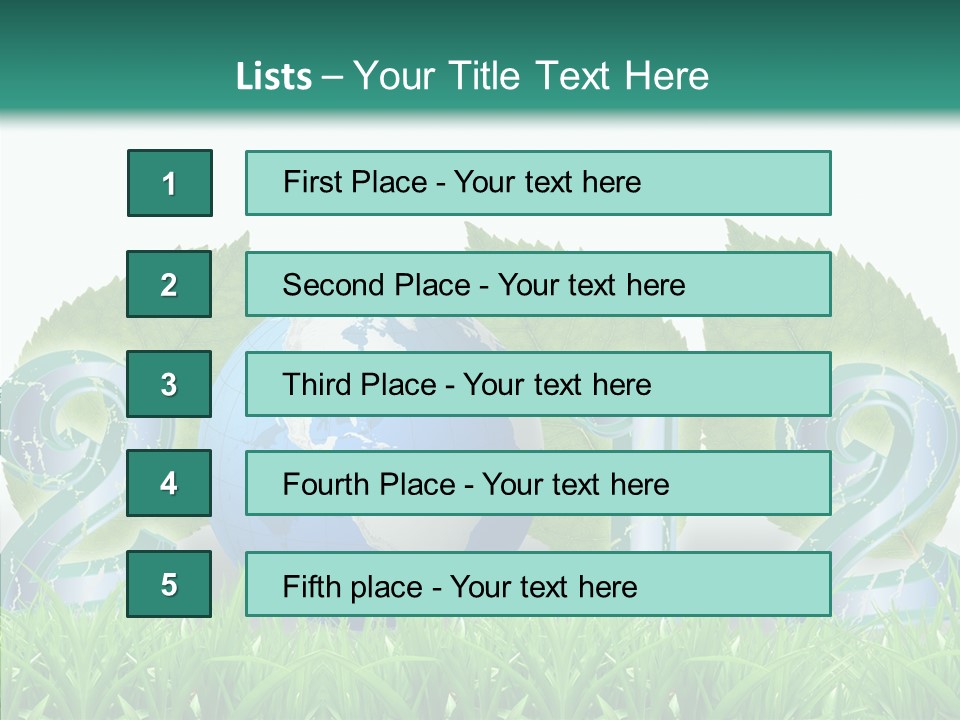Select the Fifth place text row
This screenshot has width=960, height=720.
[538, 584]
